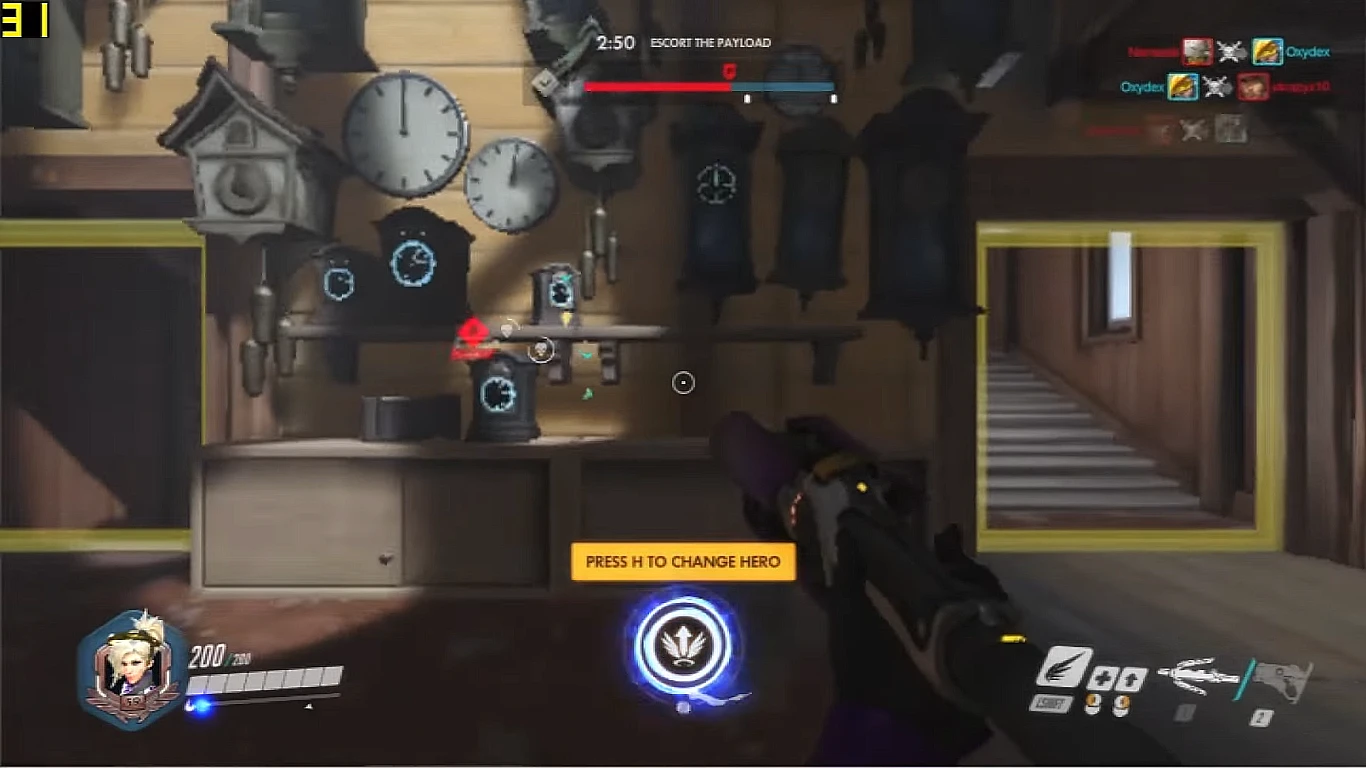Expand the second kill feed row
1366x768 pixels.
click(x=1230, y=87)
